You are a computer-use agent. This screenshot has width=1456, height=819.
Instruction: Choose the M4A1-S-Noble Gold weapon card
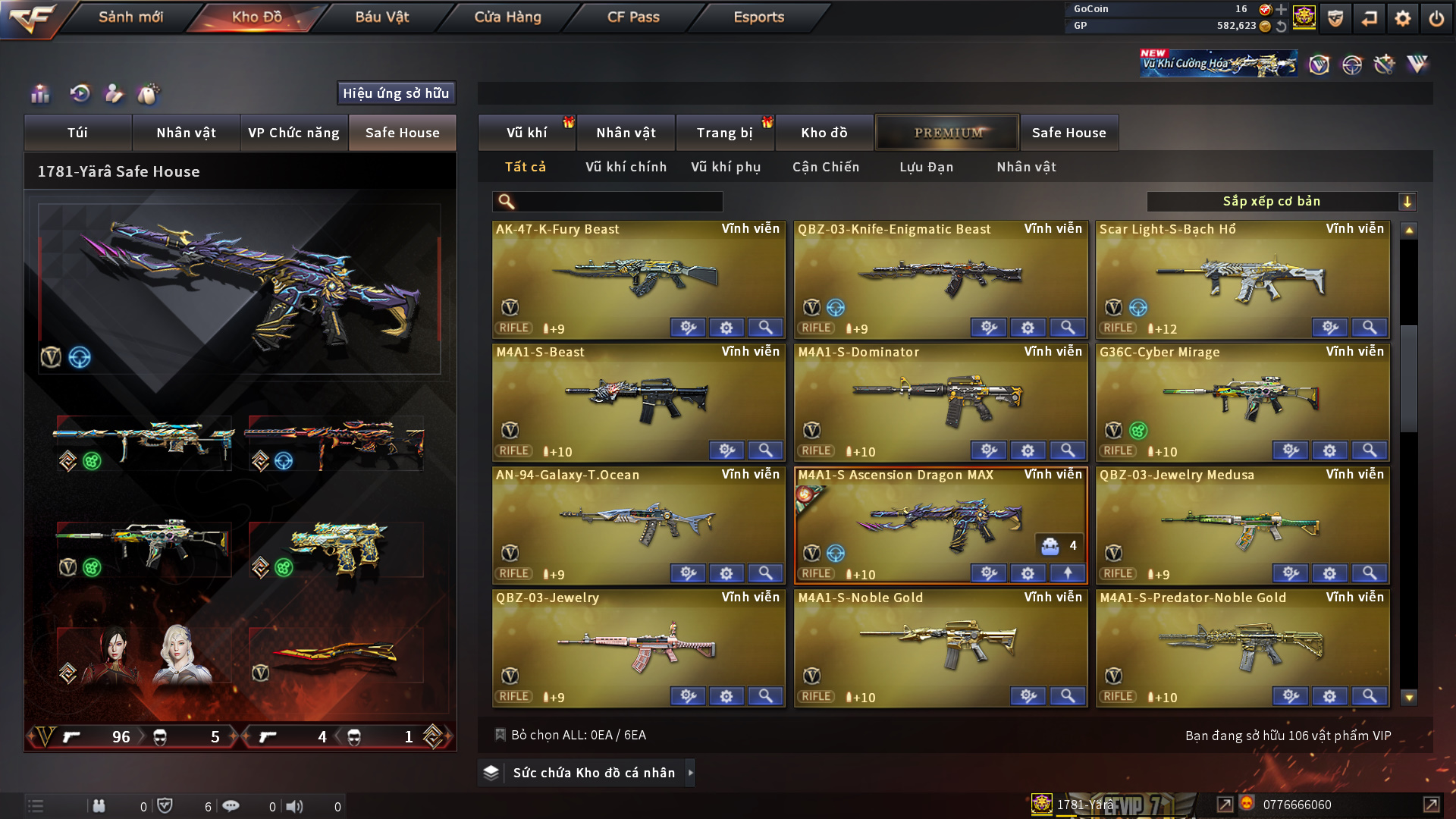pos(940,645)
